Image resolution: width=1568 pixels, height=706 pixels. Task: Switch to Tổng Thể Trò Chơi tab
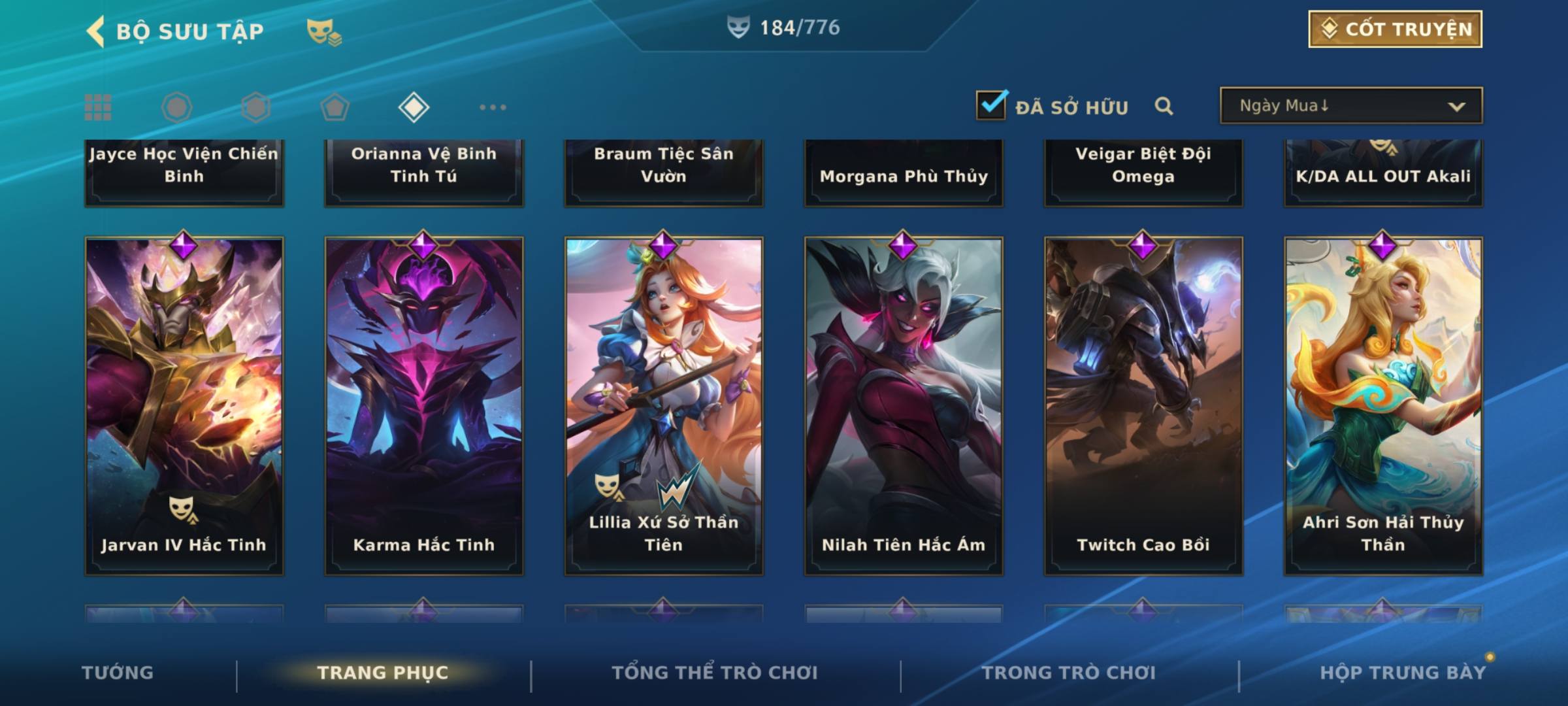(715, 673)
